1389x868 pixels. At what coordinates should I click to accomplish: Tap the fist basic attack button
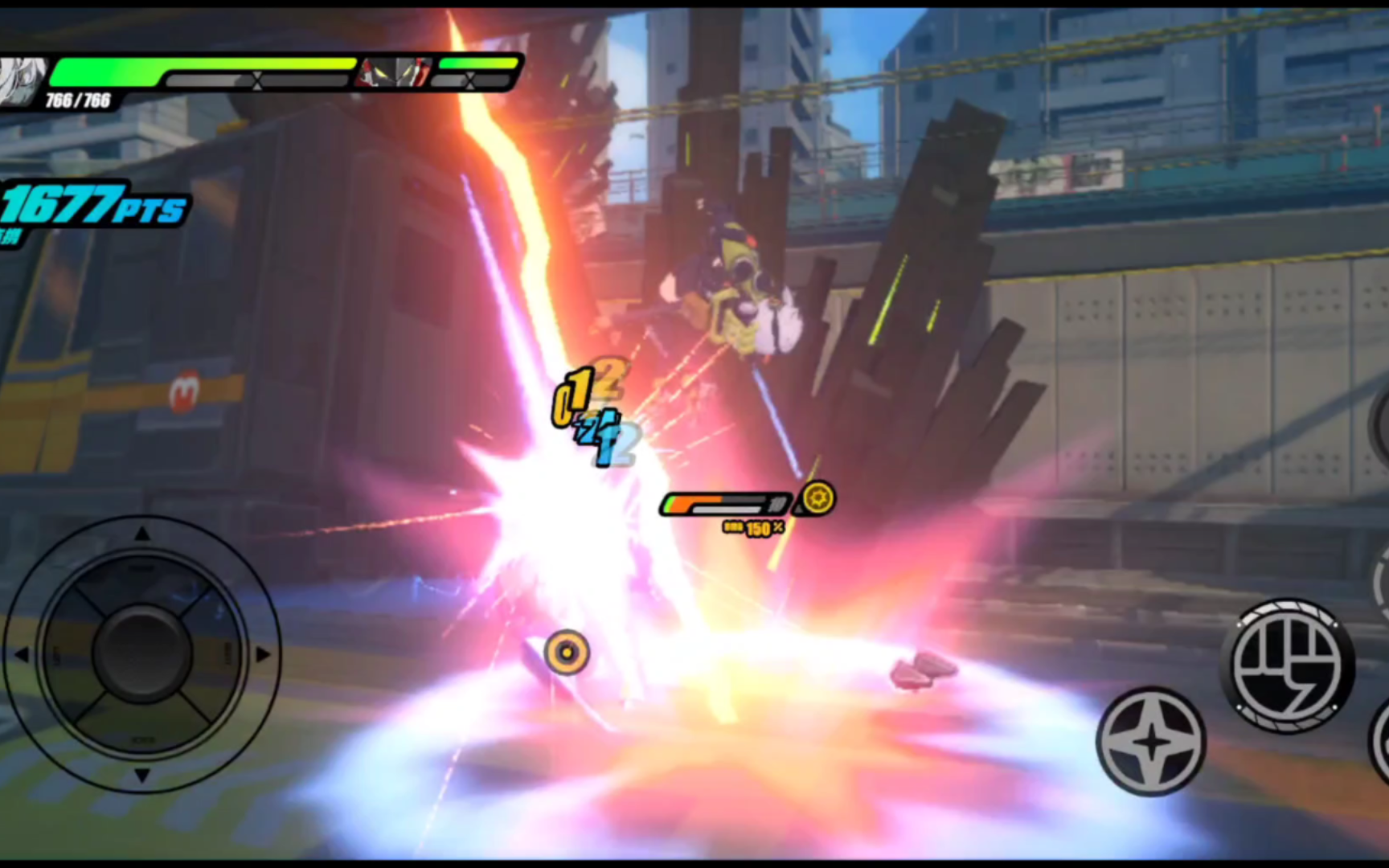pyautogui.click(x=1289, y=665)
